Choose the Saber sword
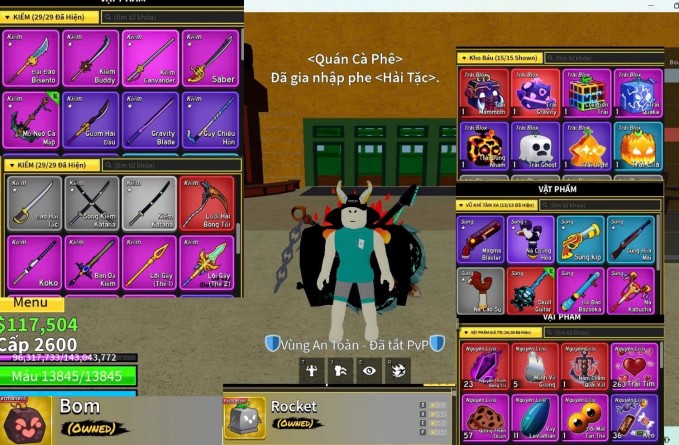The image size is (679, 445). click(209, 58)
